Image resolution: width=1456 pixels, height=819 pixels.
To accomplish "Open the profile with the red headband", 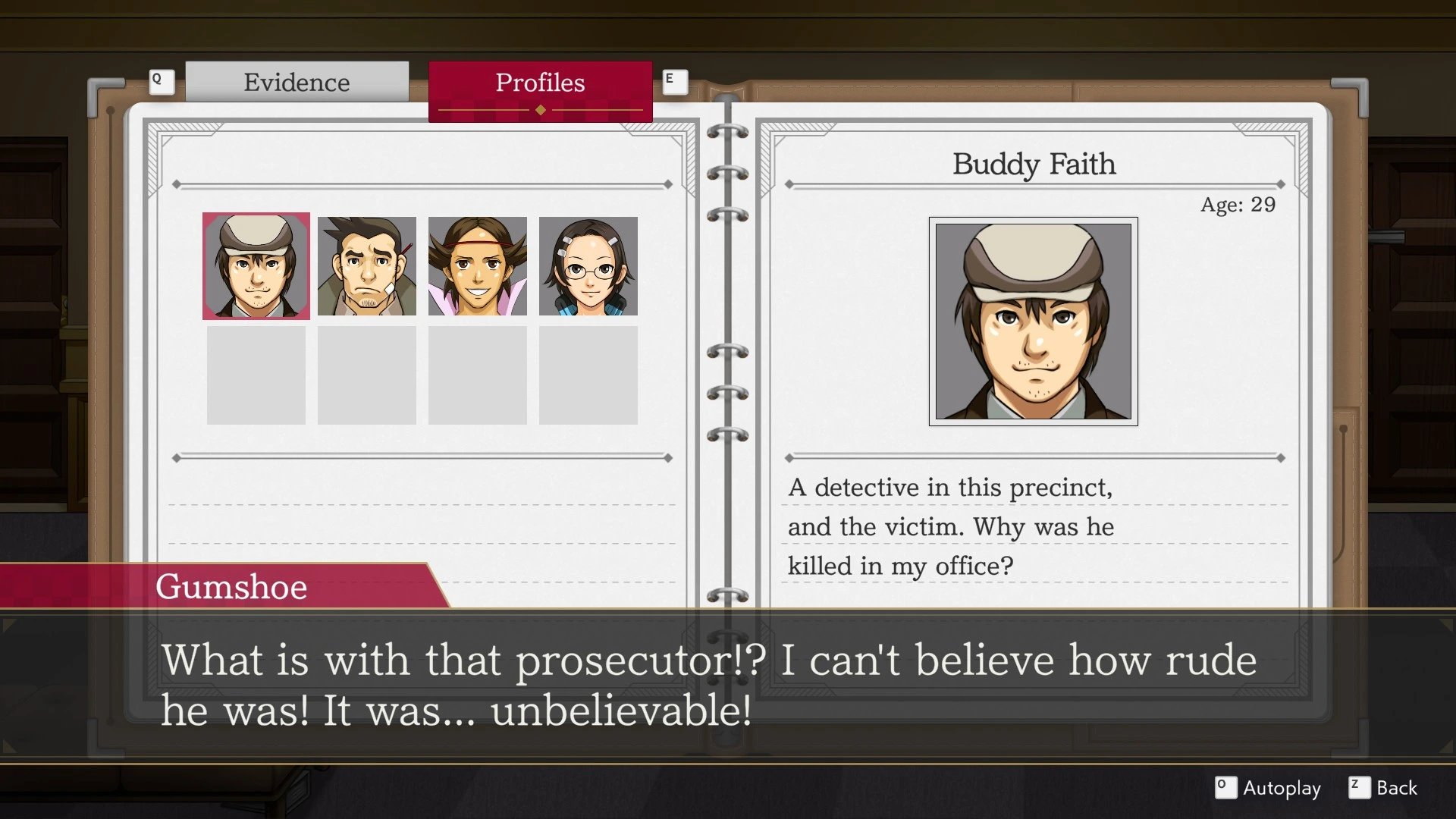I will 478,266.
